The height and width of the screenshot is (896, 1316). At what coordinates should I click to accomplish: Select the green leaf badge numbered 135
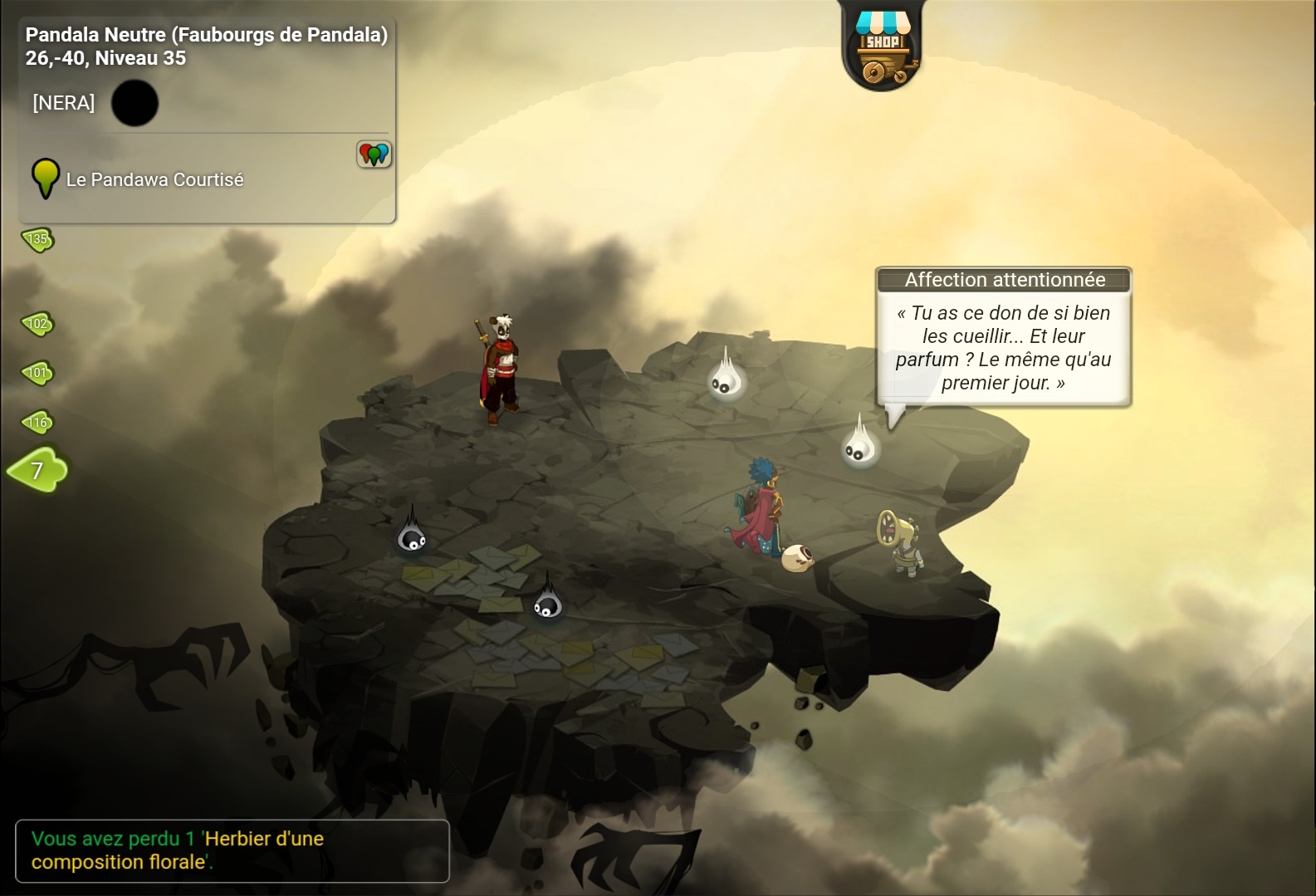[37, 240]
